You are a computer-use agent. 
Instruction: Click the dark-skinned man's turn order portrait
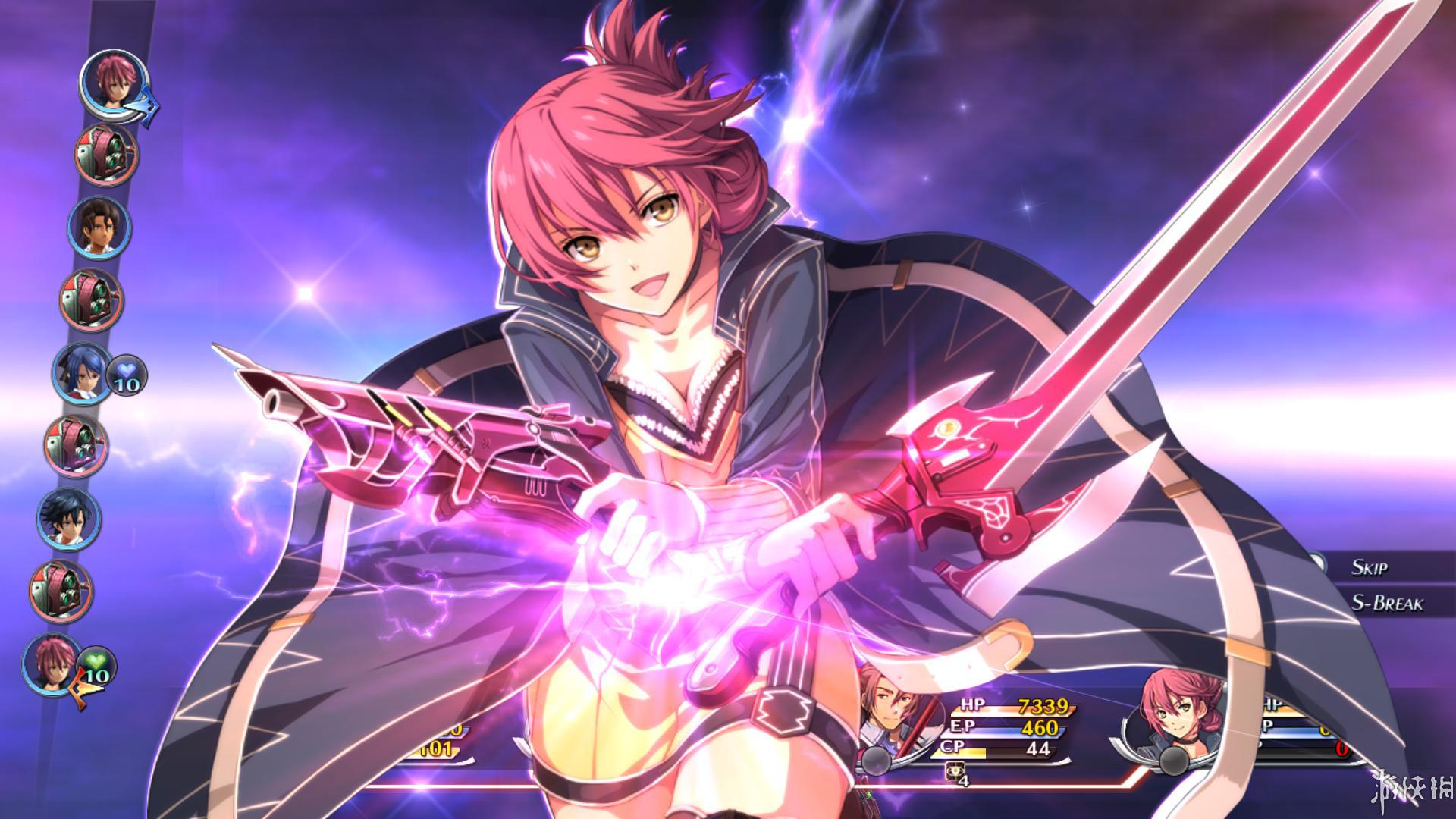[x=99, y=227]
